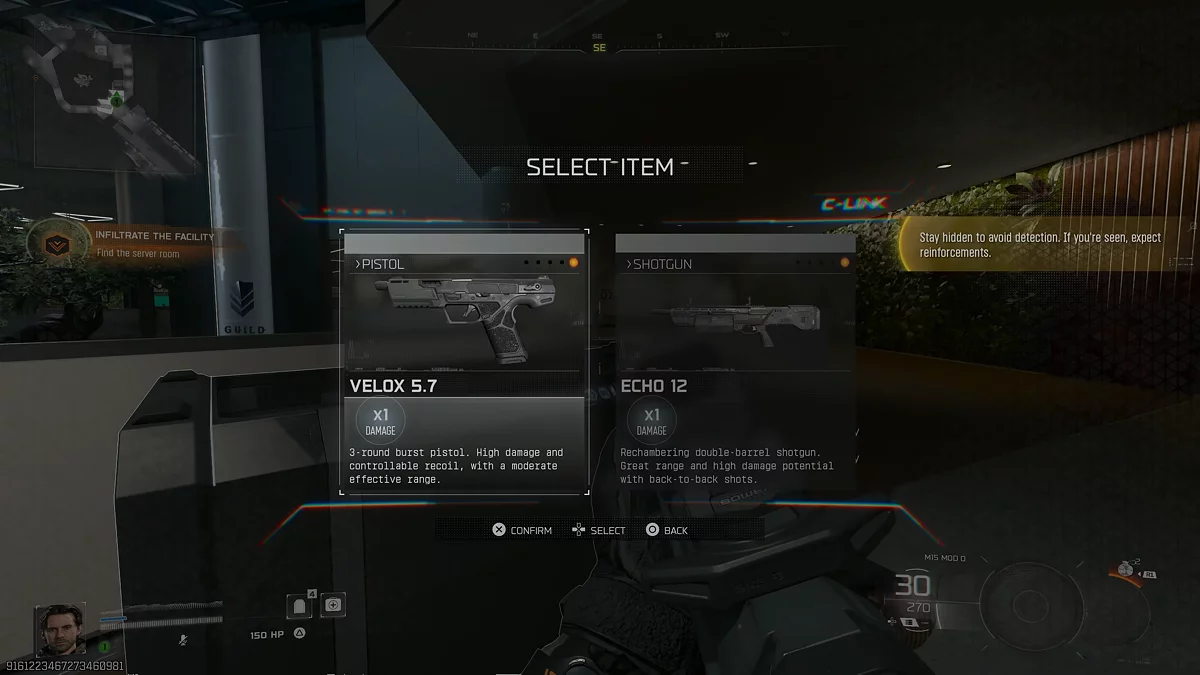Click the player character portrait
The width and height of the screenshot is (1200, 675).
pos(60,629)
